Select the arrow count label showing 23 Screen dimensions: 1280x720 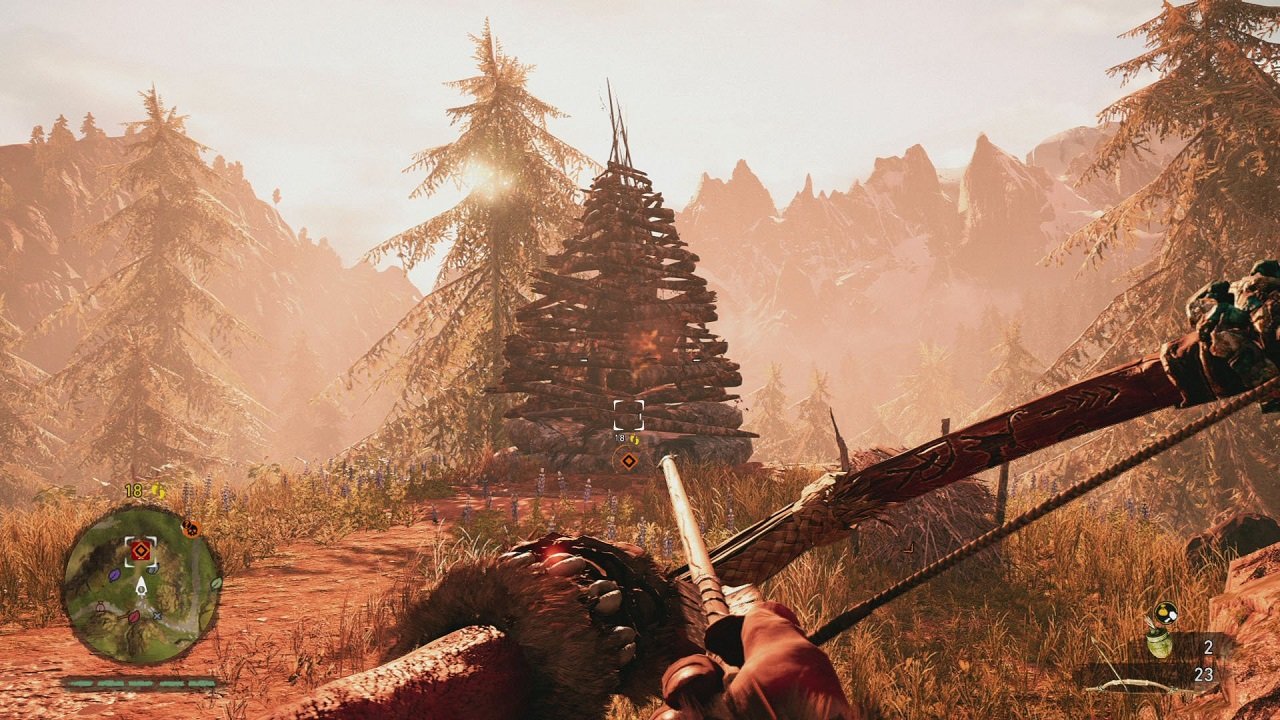pyautogui.click(x=1204, y=673)
